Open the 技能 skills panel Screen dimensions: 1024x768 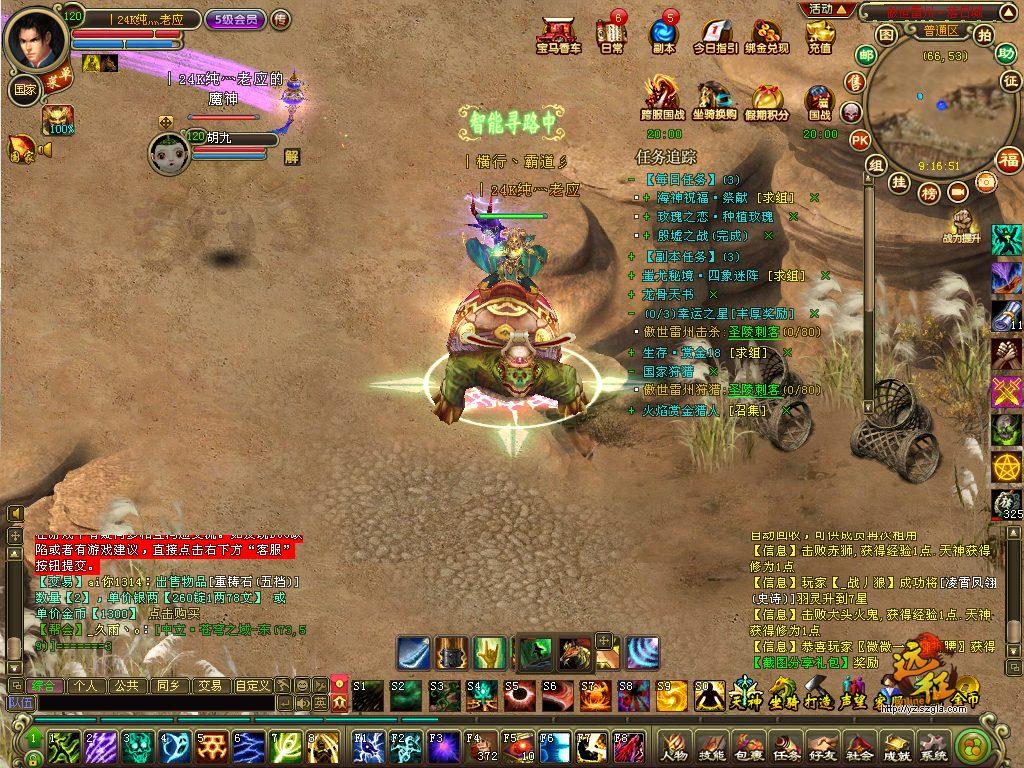pyautogui.click(x=711, y=746)
